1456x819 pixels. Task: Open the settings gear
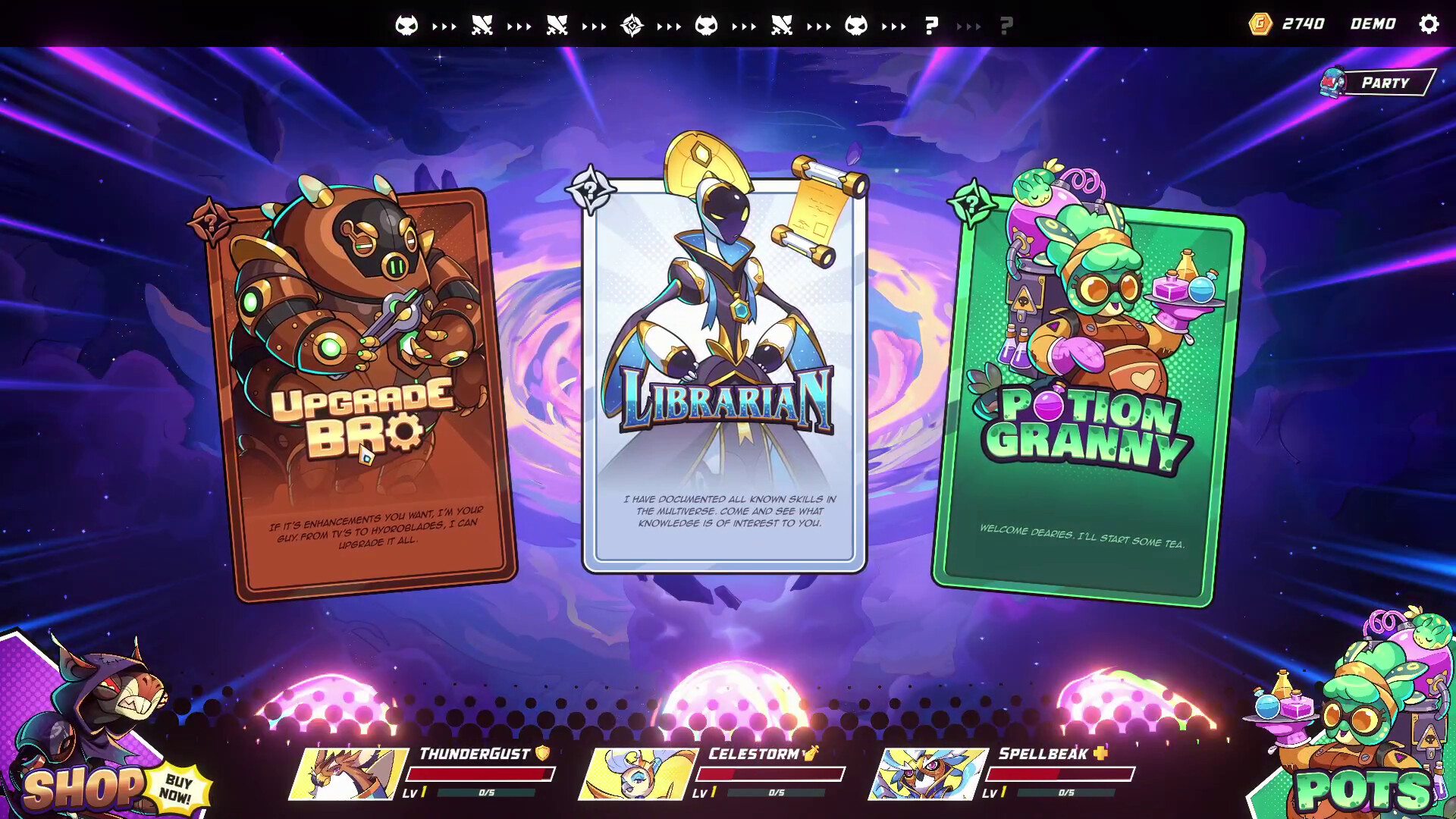[x=1429, y=24]
